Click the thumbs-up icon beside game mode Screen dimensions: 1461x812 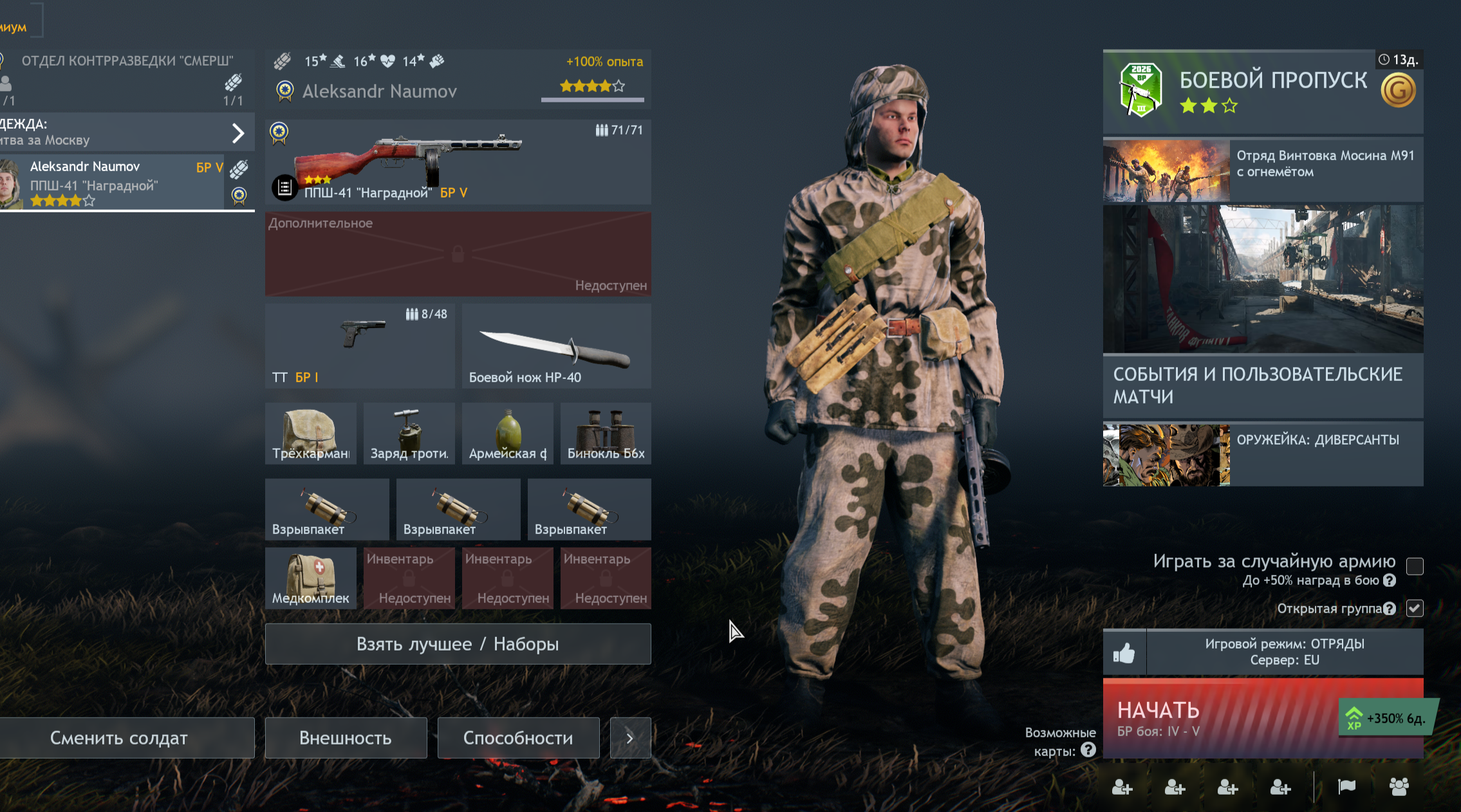click(x=1124, y=652)
